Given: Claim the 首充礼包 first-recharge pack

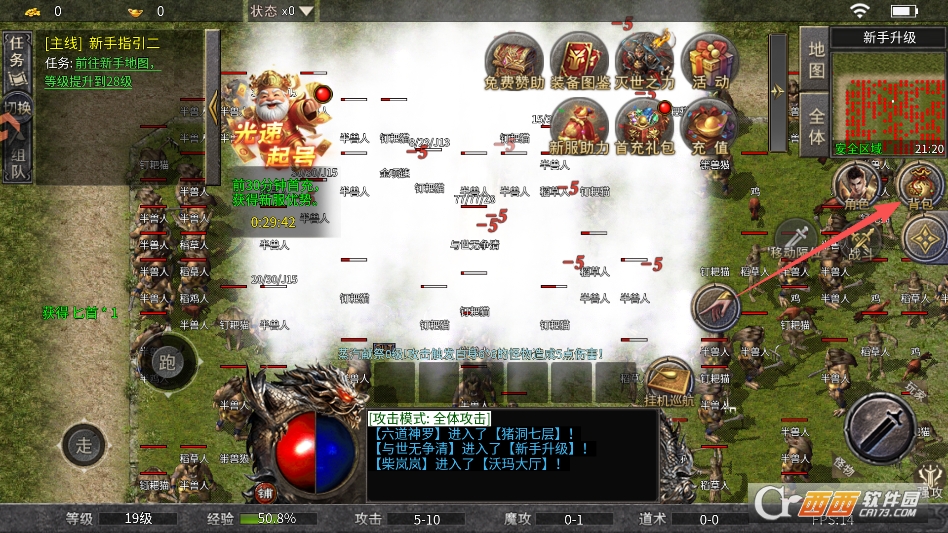Looking at the screenshot, I should [x=645, y=125].
